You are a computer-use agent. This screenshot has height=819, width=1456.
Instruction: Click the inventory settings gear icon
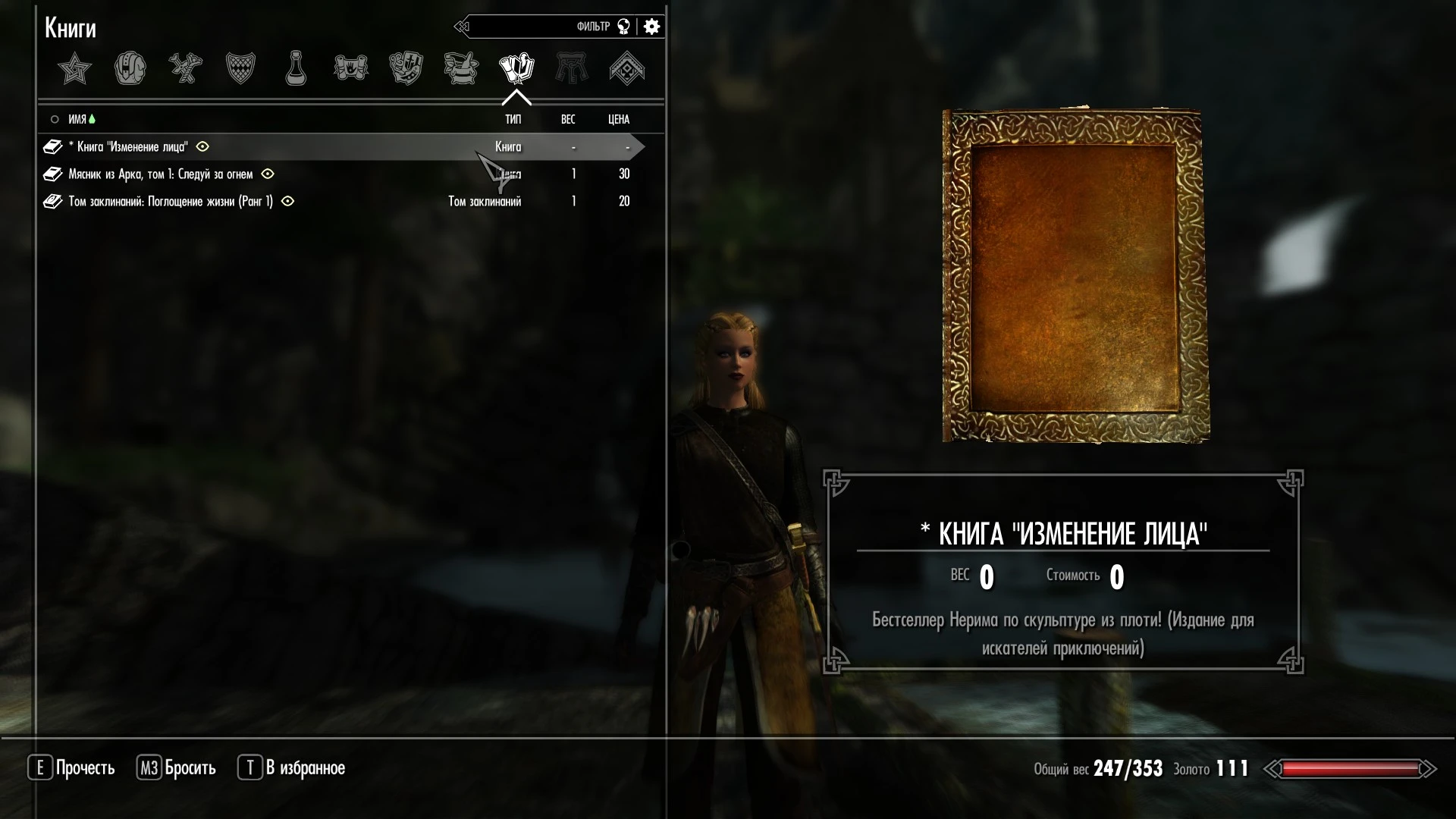click(x=651, y=27)
